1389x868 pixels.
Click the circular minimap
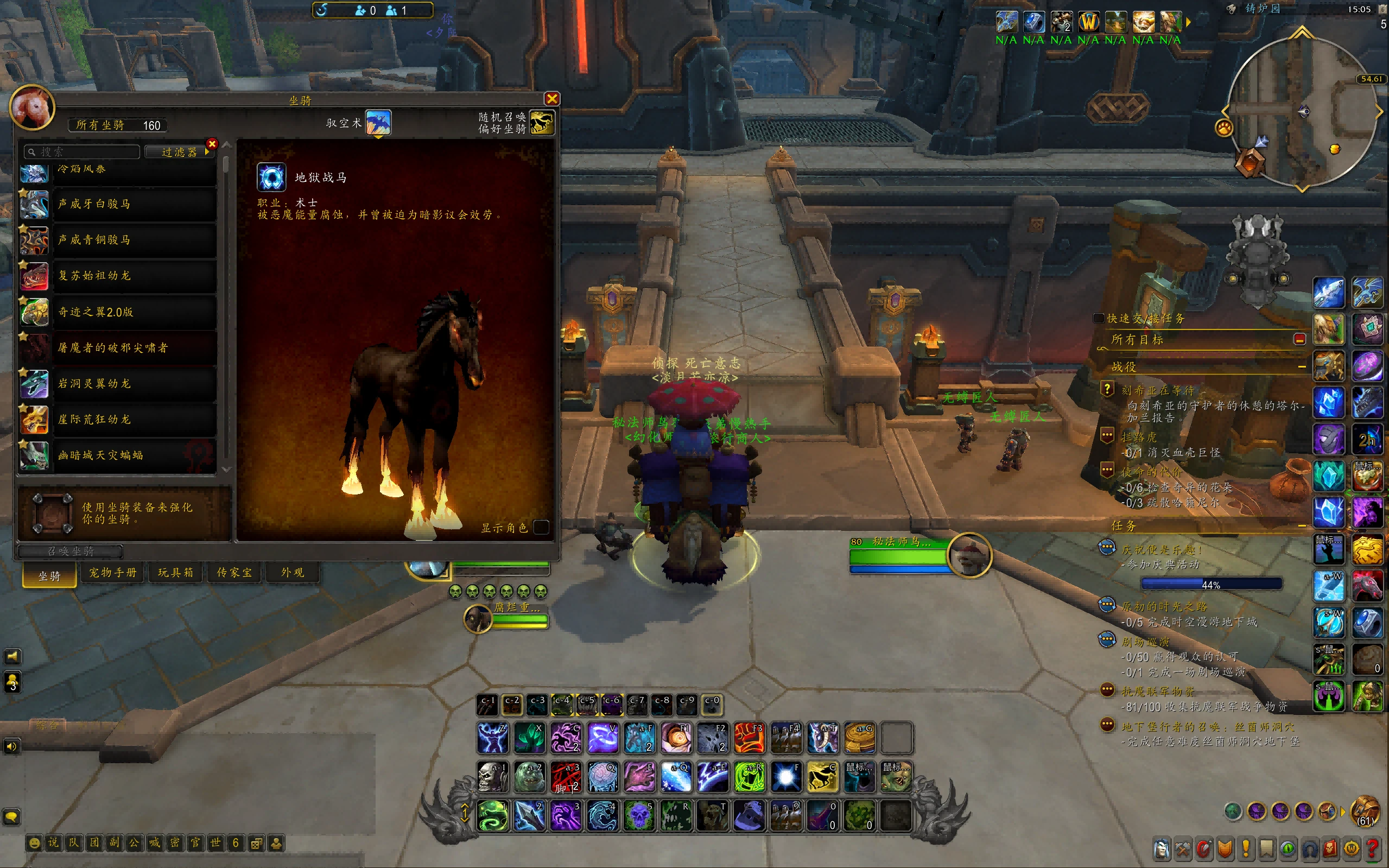point(1301,112)
